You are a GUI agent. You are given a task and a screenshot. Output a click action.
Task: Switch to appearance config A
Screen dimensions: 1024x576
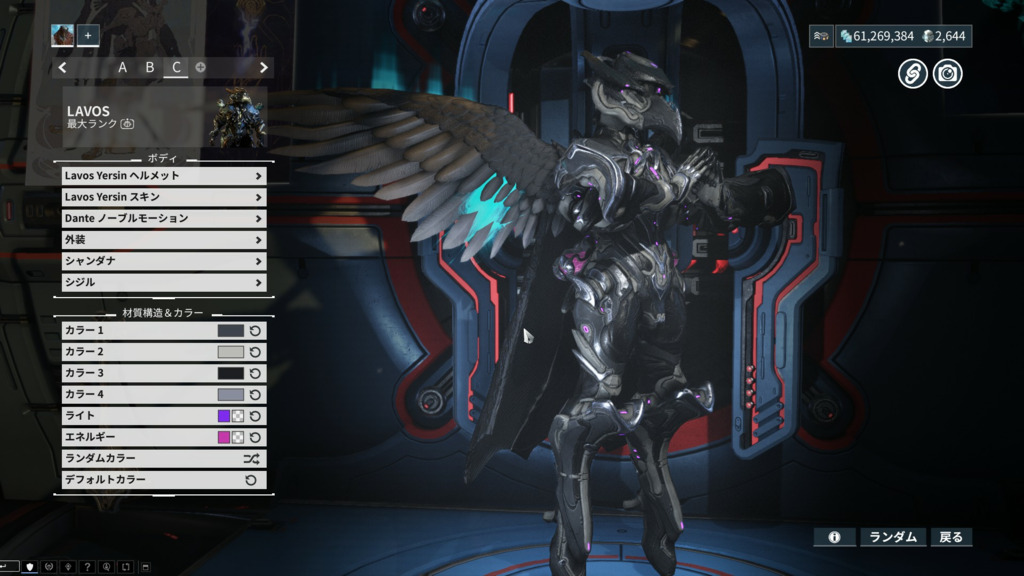[x=123, y=68]
